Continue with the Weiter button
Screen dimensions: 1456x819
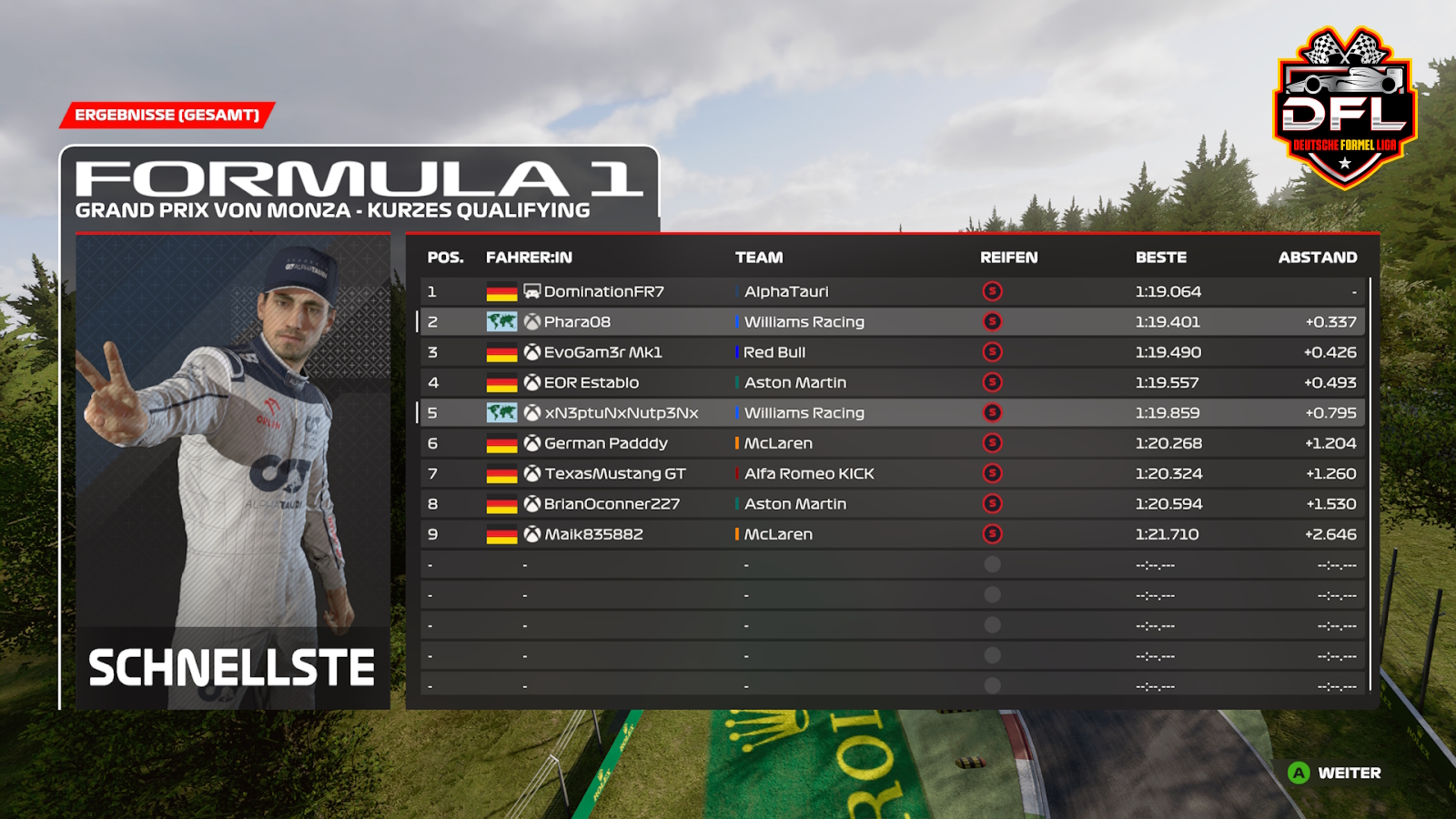click(x=1335, y=773)
